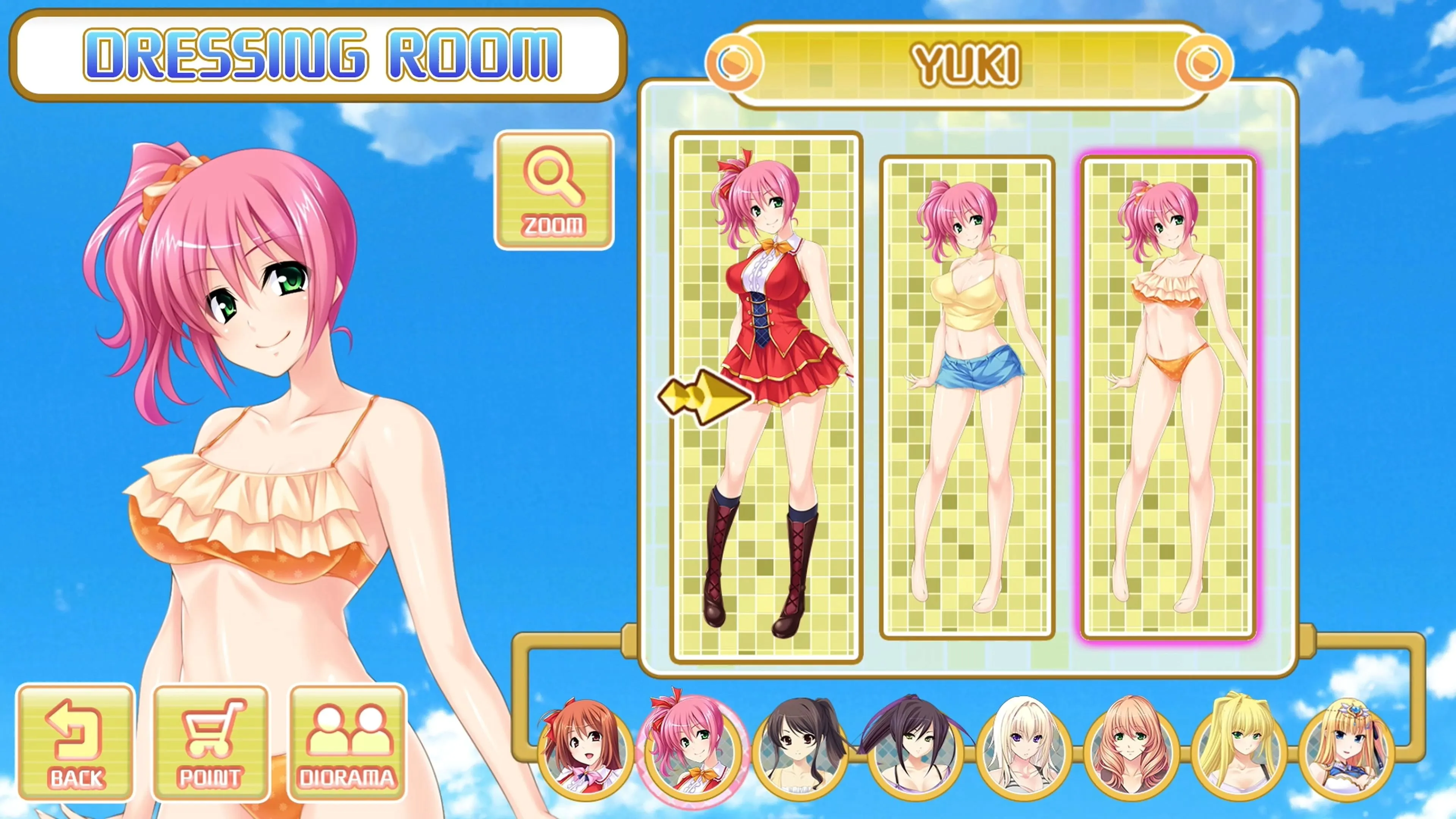Go back with the Back button
Viewport: 1456px width, 819px height.
(x=76, y=742)
